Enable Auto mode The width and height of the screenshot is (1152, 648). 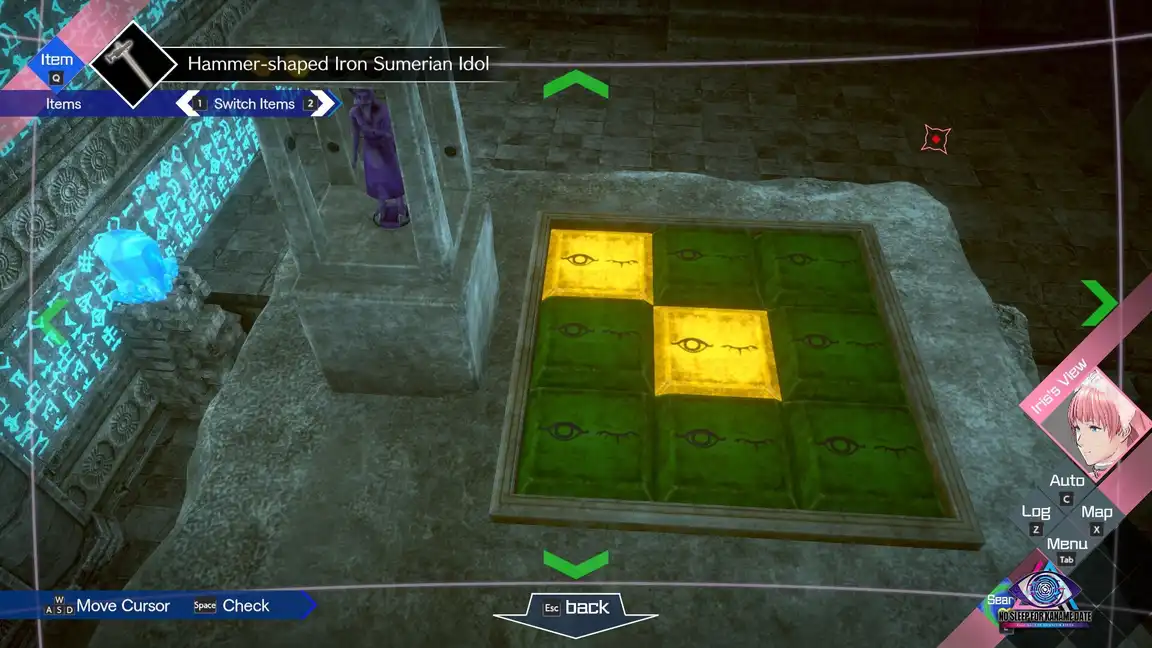click(1067, 482)
